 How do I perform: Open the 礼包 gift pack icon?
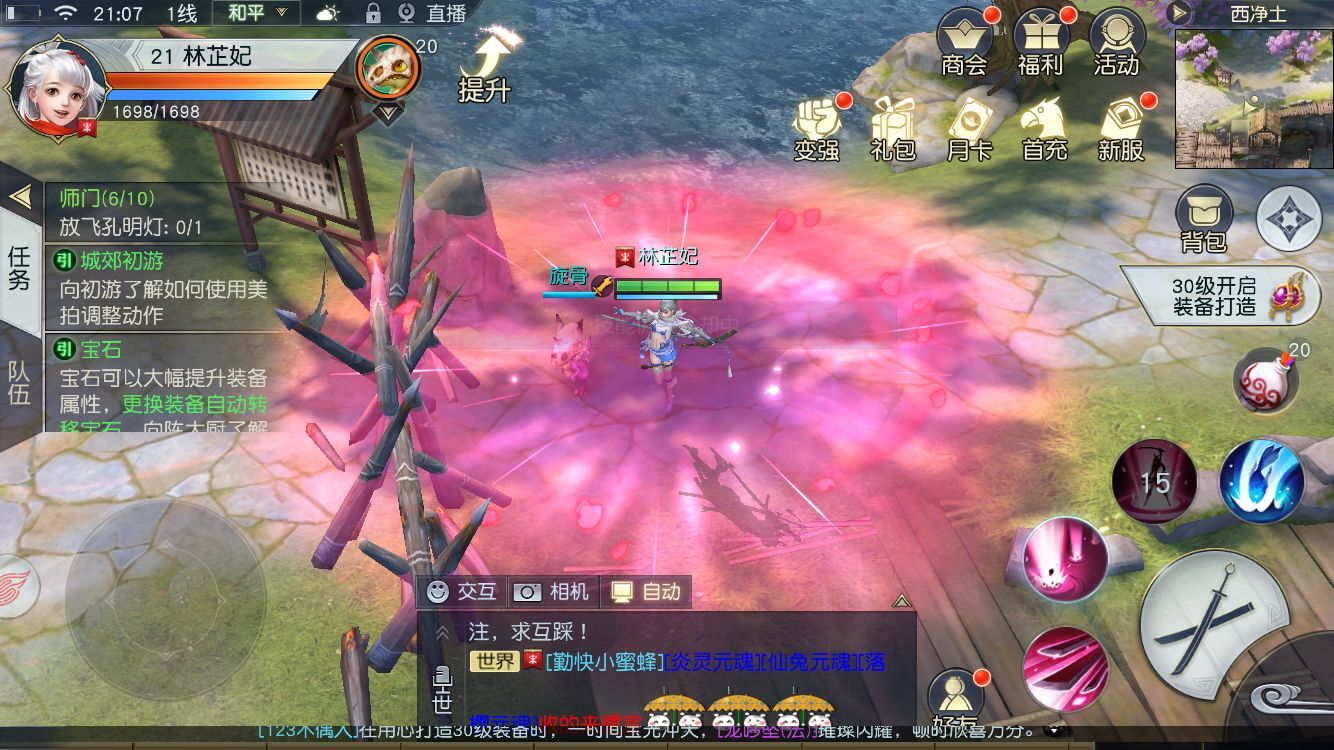pyautogui.click(x=893, y=128)
